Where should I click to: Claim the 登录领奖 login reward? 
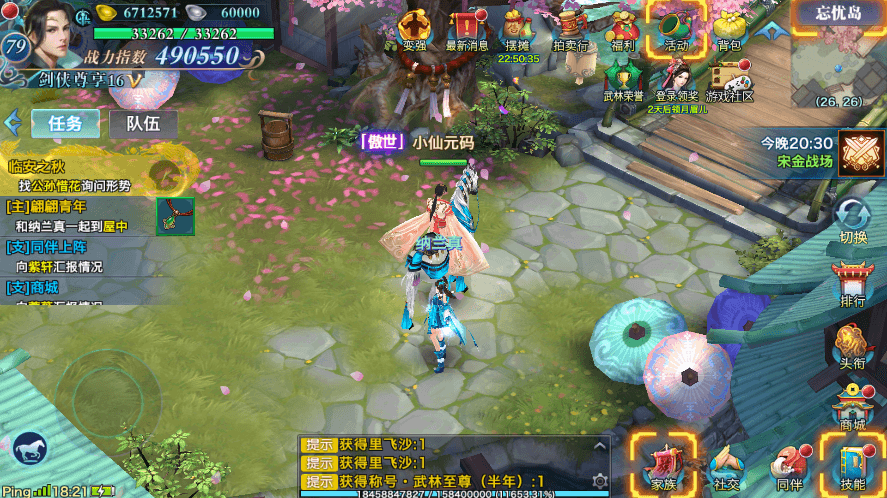tap(677, 80)
